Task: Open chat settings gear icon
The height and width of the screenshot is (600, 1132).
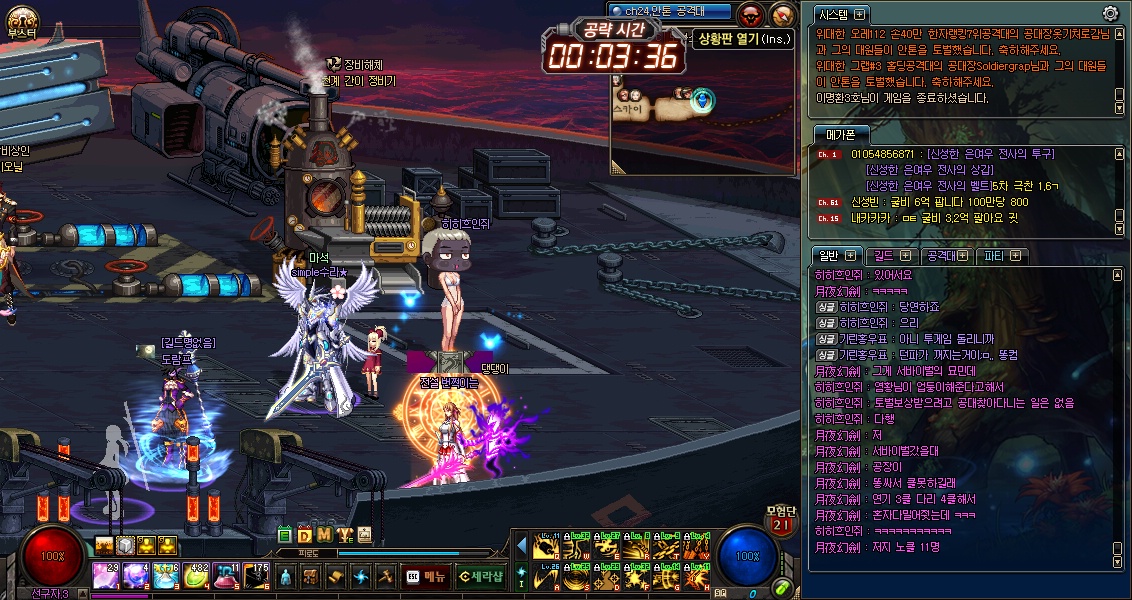Action: (1110, 13)
